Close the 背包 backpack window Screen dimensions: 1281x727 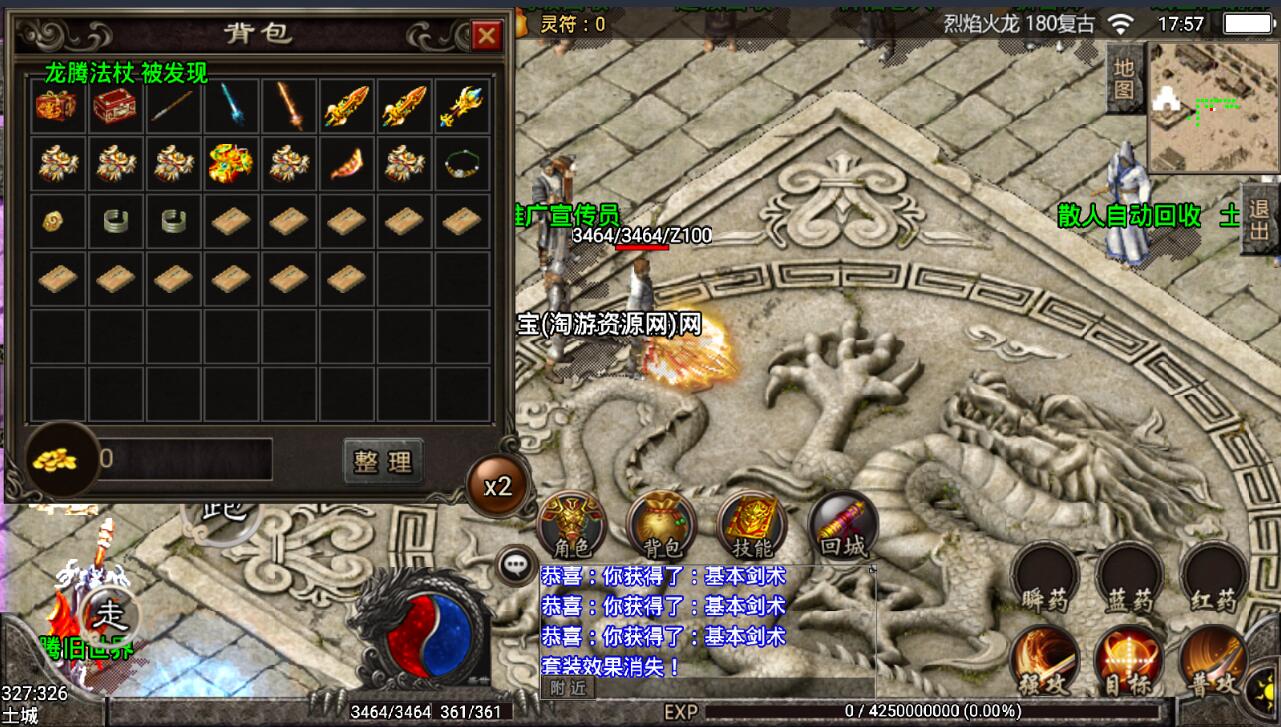pyautogui.click(x=487, y=37)
